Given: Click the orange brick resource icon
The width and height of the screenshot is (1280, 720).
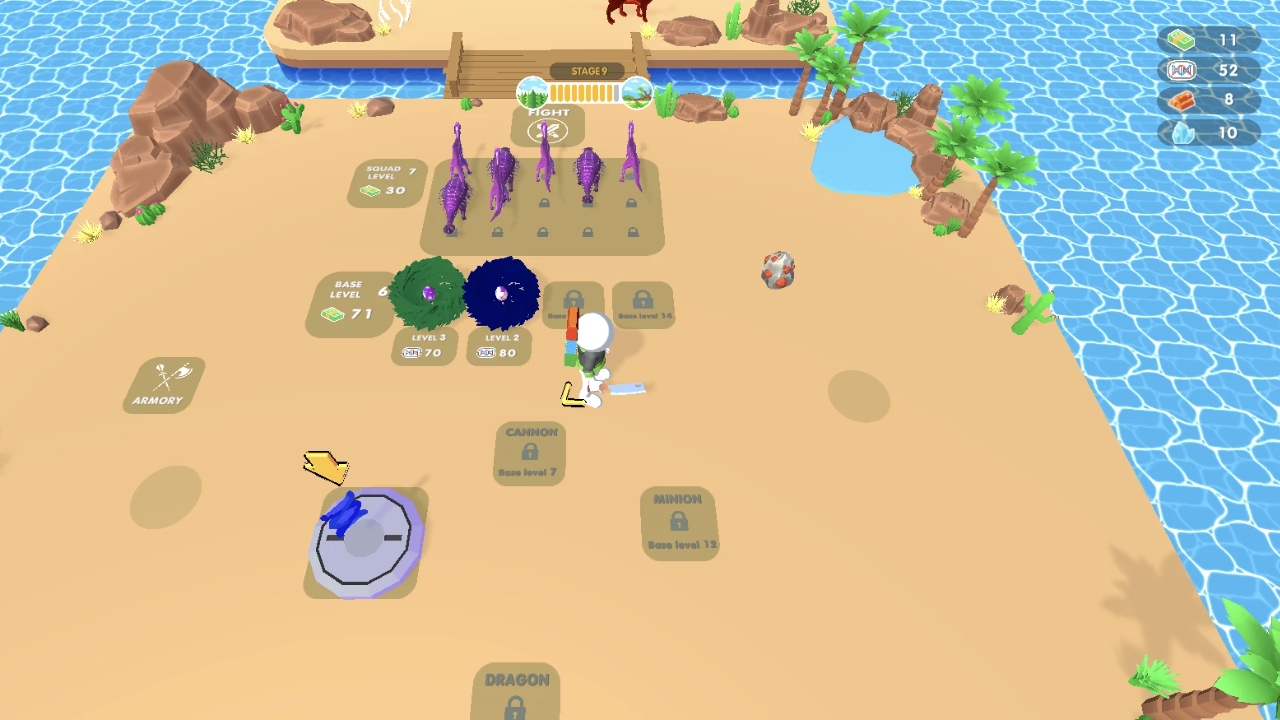Looking at the screenshot, I should click(x=1182, y=100).
